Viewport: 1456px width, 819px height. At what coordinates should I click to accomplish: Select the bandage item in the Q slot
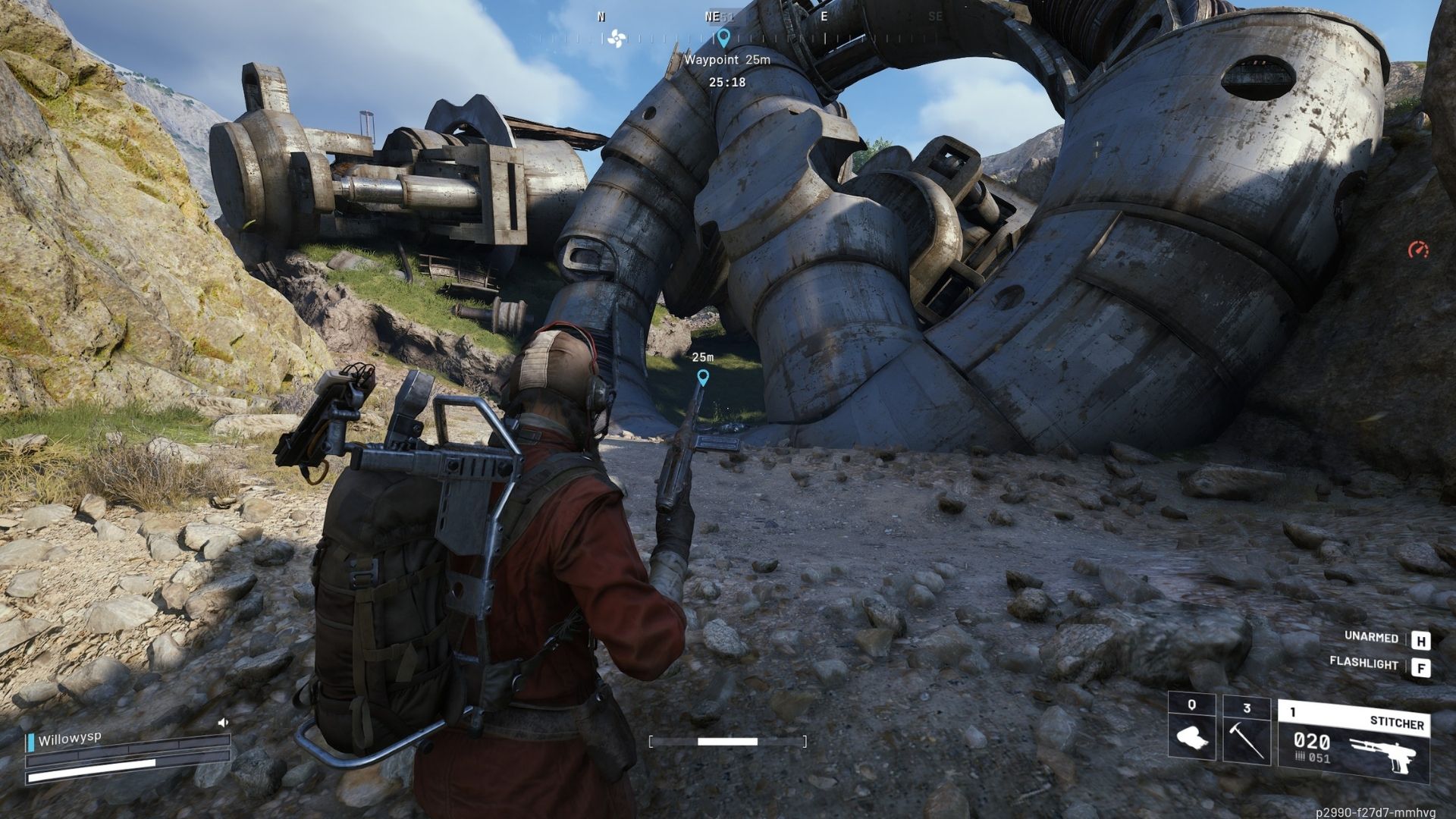[x=1192, y=728]
